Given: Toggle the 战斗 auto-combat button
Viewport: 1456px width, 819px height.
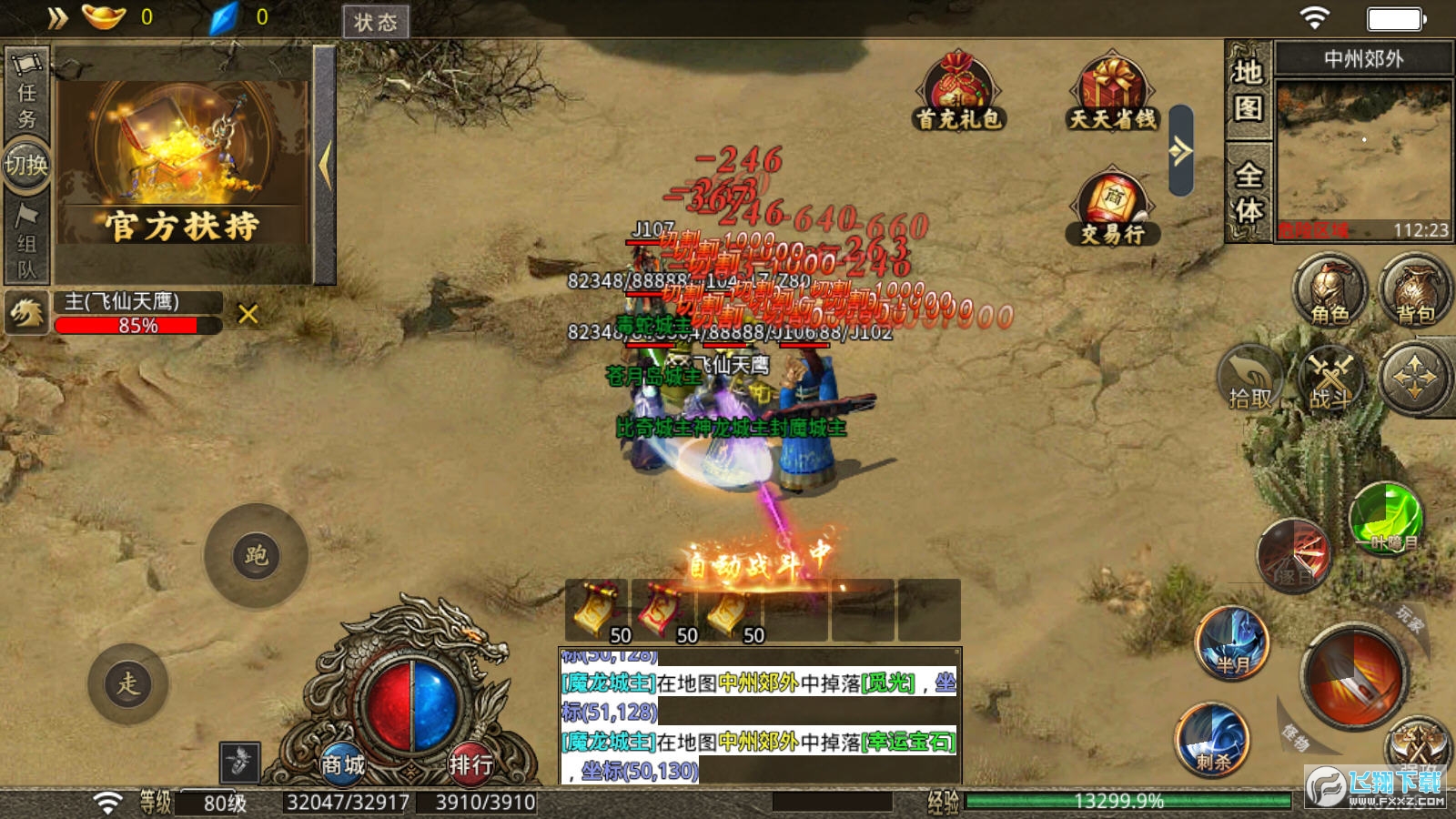Looking at the screenshot, I should (x=1331, y=379).
